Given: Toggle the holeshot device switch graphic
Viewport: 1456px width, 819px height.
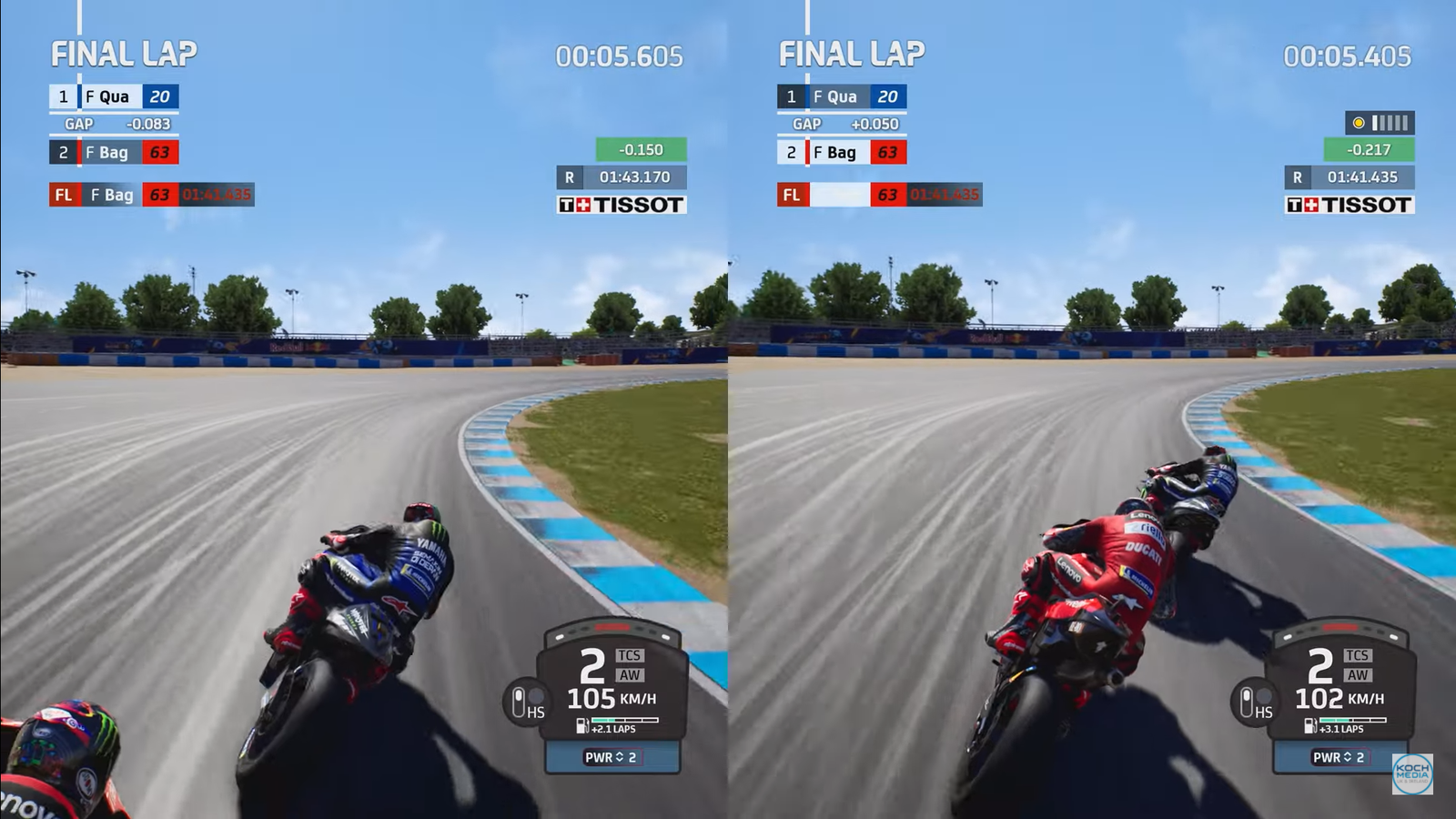Looking at the screenshot, I should pyautogui.click(x=517, y=703).
